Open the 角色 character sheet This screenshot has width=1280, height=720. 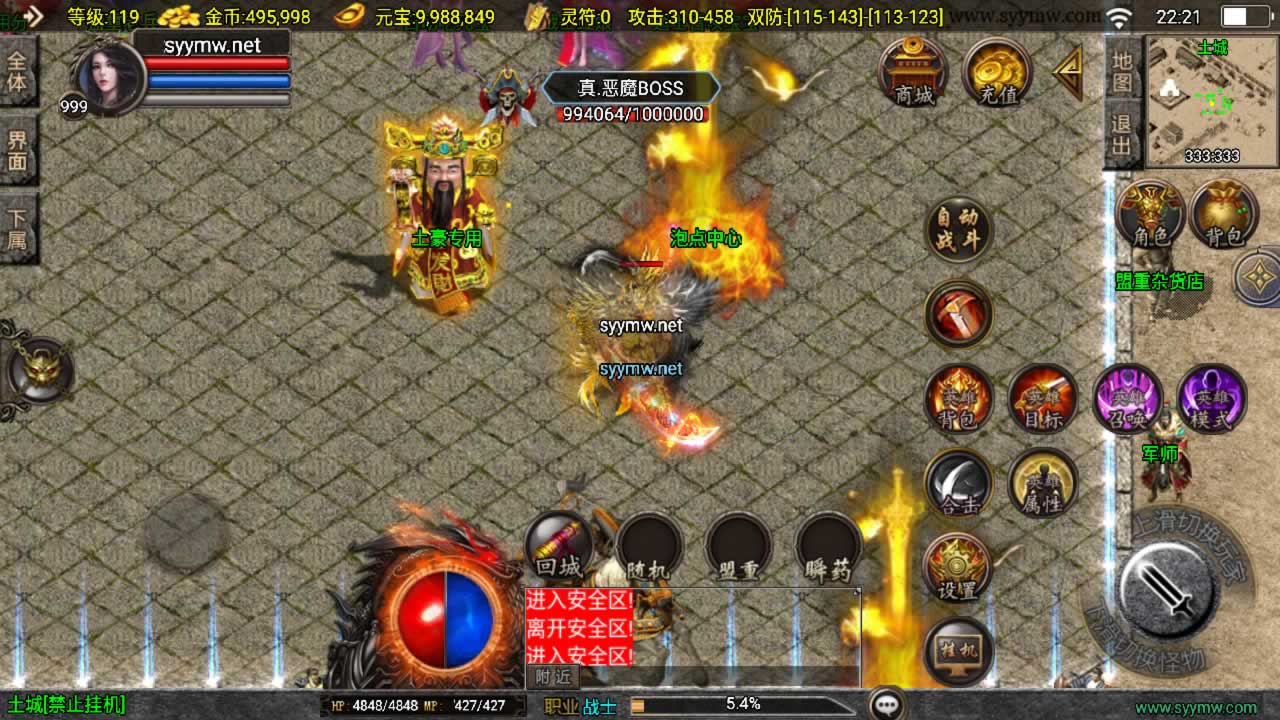[x=1151, y=214]
